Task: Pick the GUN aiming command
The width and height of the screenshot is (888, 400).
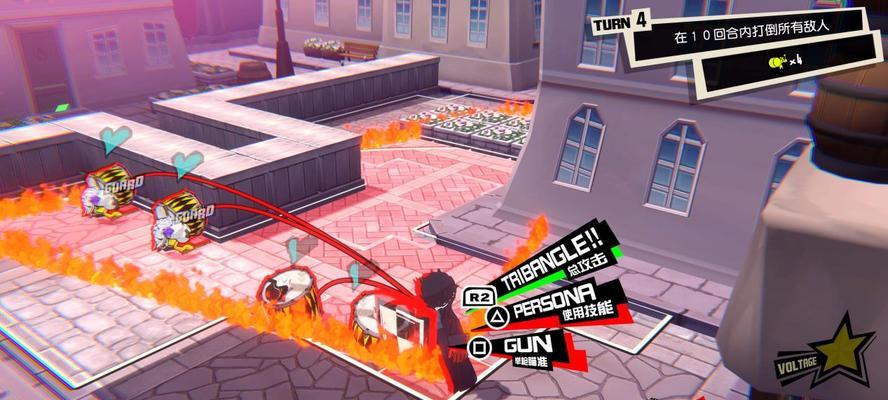Action: coord(528,346)
